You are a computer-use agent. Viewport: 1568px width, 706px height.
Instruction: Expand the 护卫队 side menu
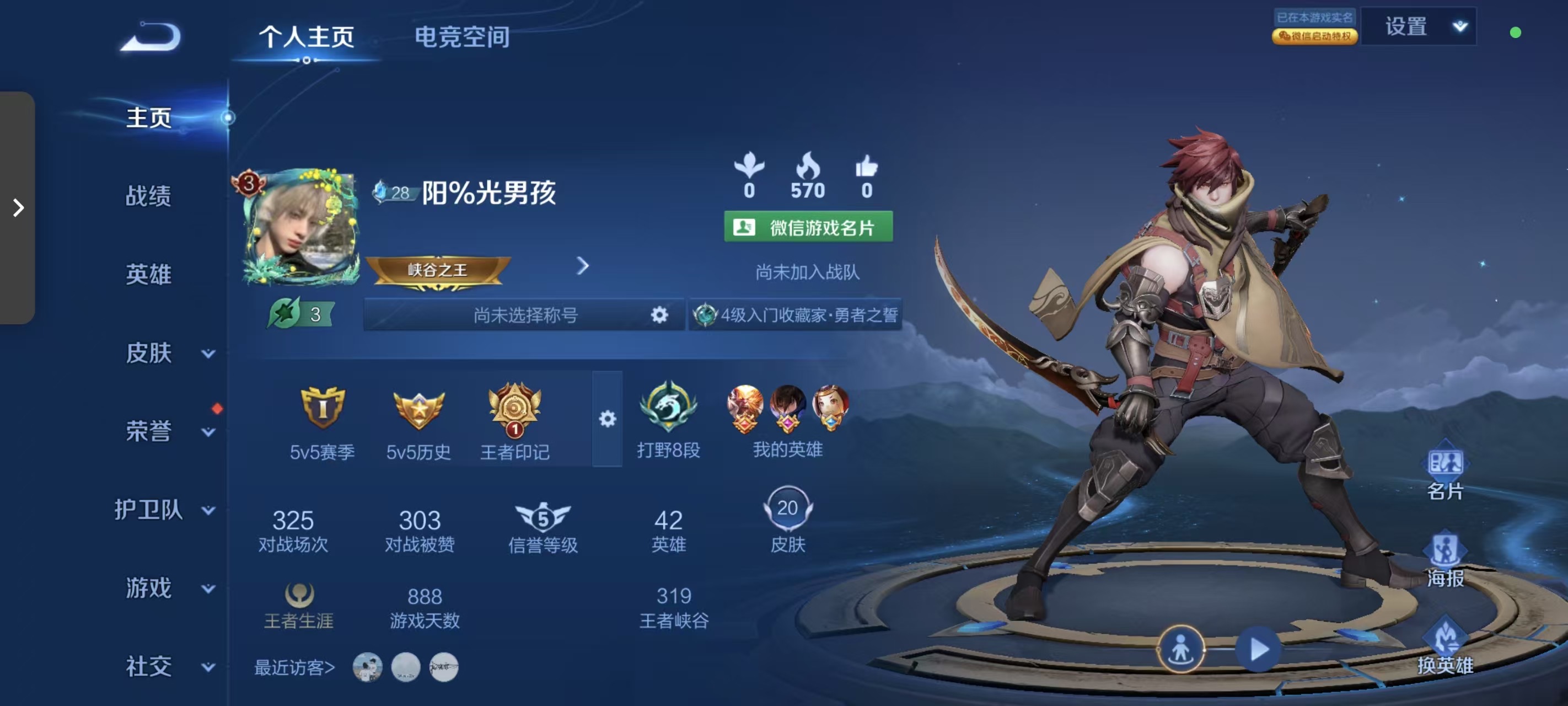point(163,510)
